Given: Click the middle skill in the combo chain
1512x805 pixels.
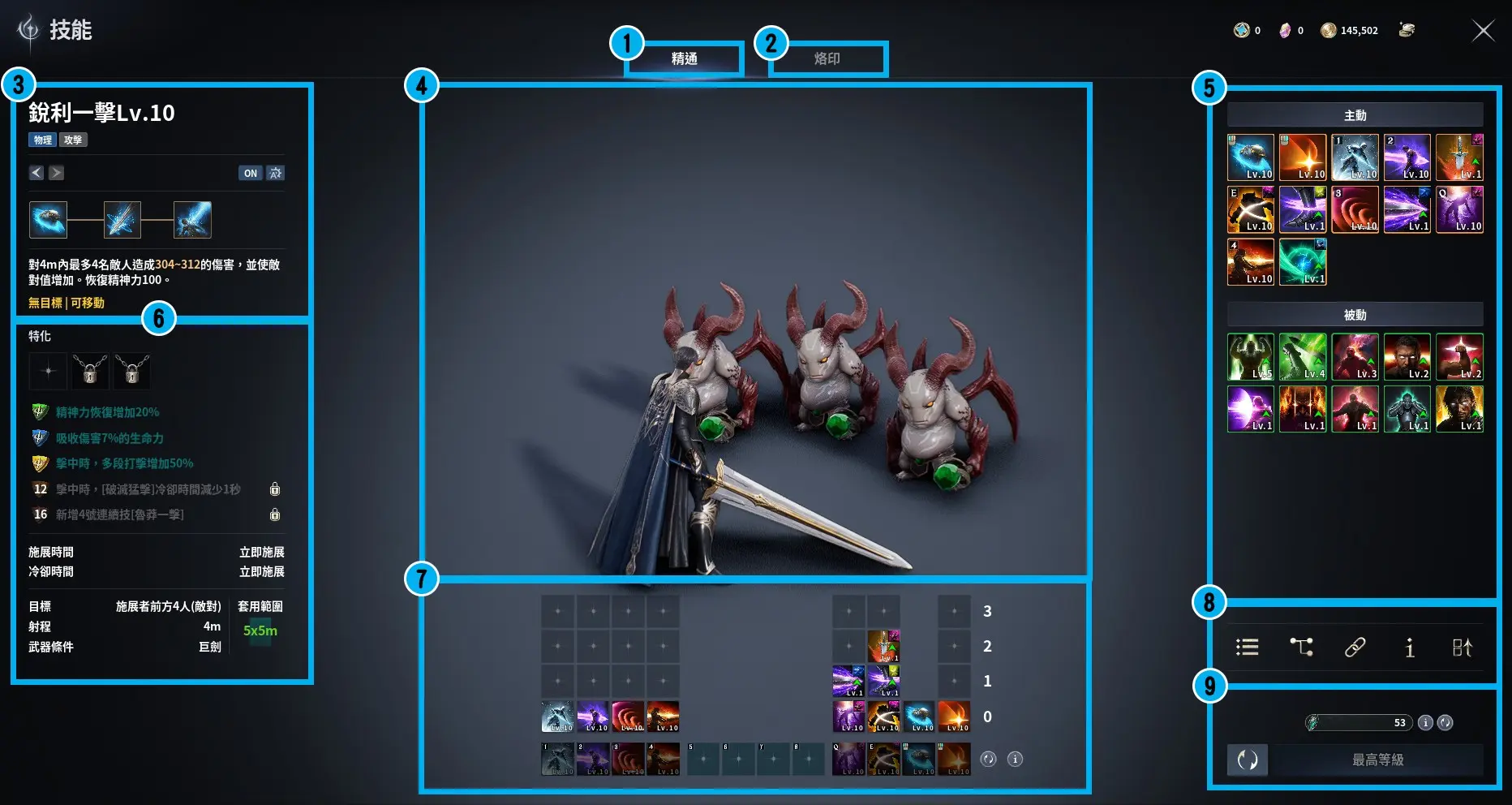Looking at the screenshot, I should coord(122,220).
